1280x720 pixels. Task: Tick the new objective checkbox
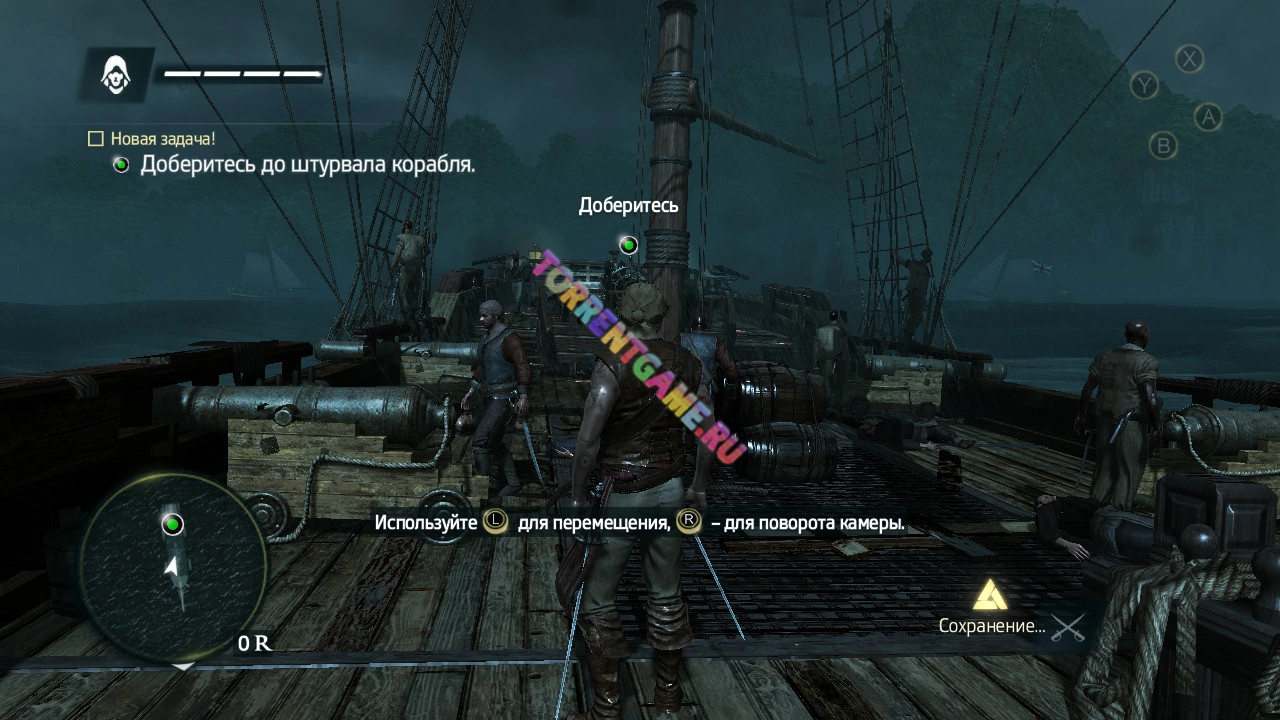pos(96,139)
